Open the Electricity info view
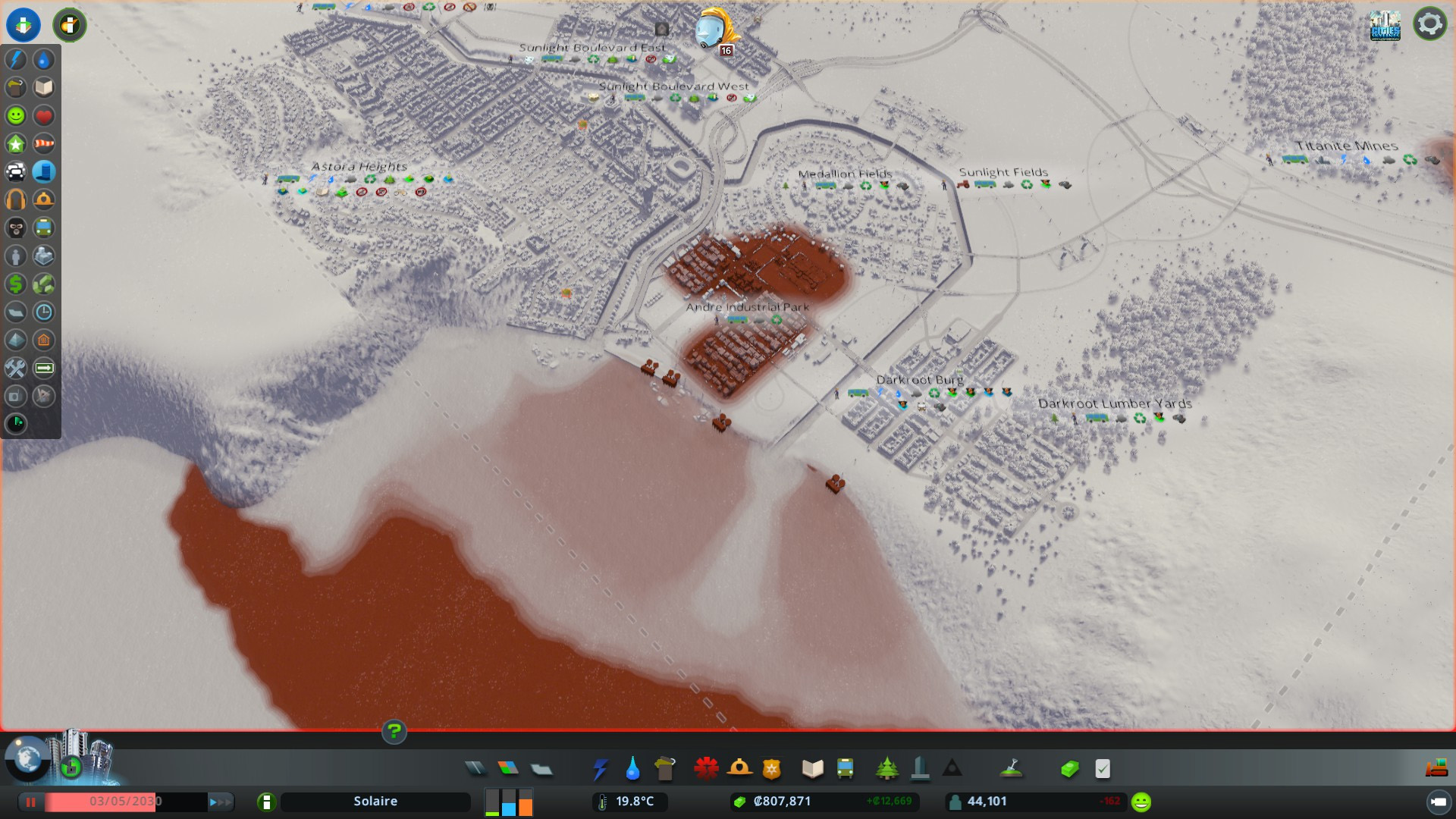This screenshot has height=819, width=1456. (16, 59)
